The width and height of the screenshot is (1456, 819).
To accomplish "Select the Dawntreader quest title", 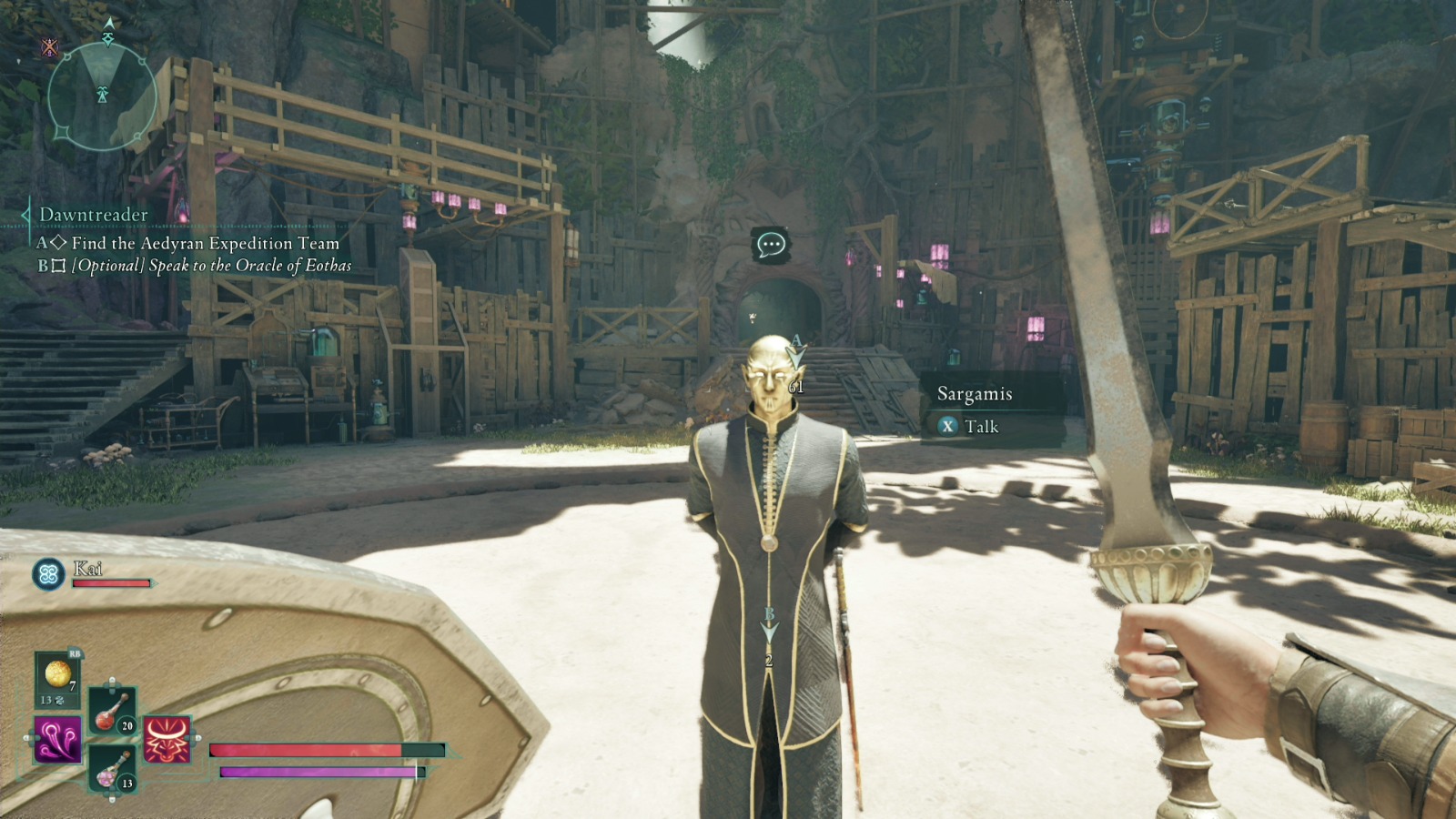I will click(x=94, y=215).
